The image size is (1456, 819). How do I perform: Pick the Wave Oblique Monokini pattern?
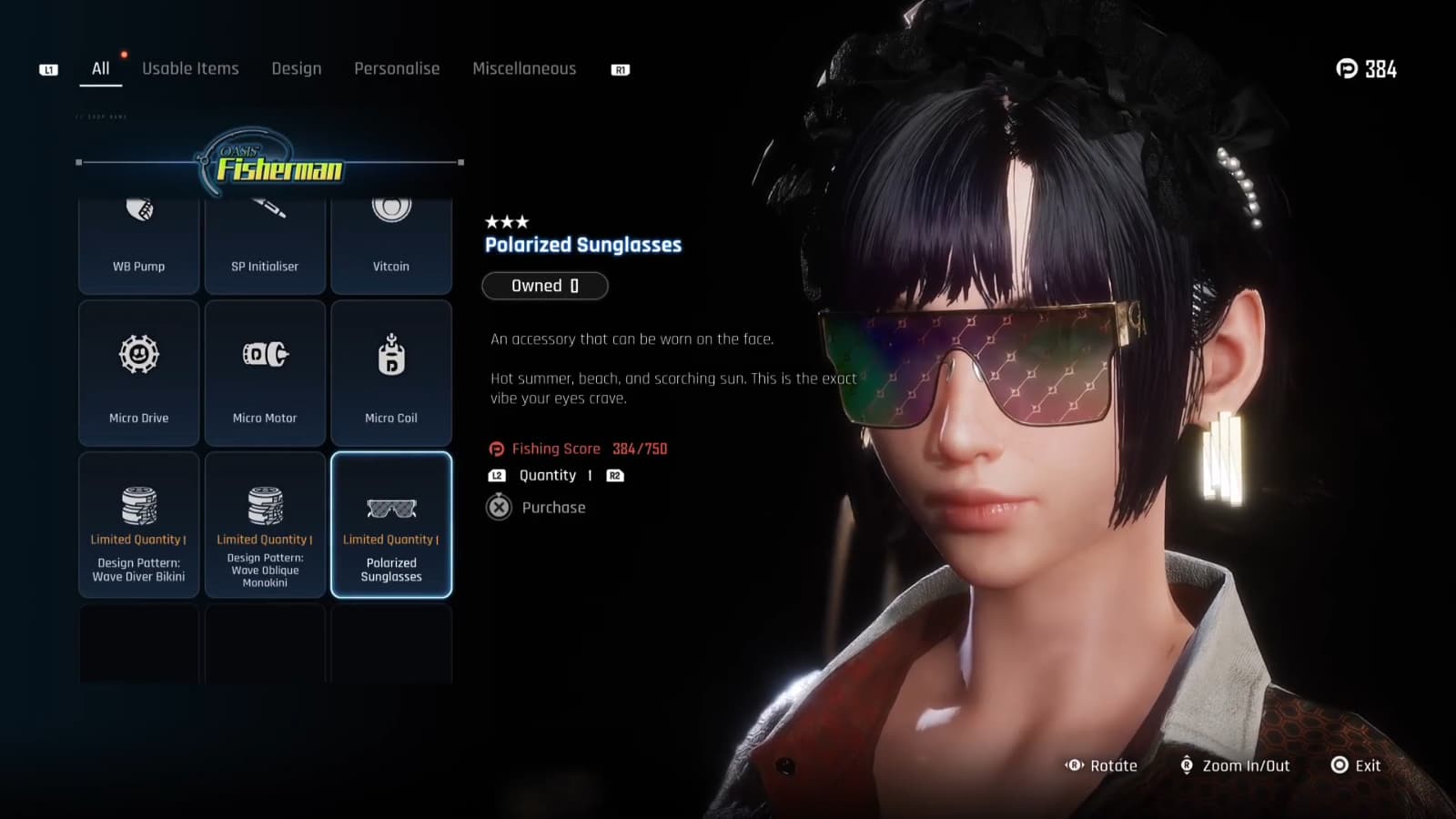[265, 525]
